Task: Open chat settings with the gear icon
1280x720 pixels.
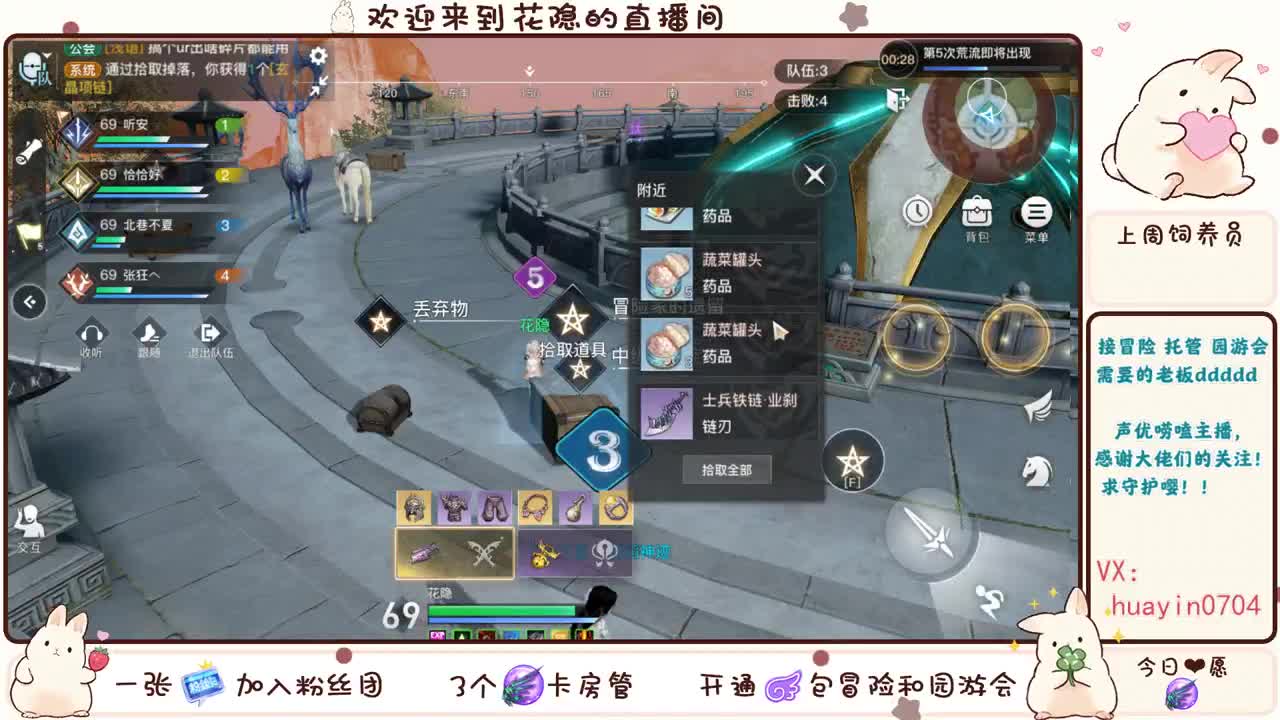Action: coord(318,58)
